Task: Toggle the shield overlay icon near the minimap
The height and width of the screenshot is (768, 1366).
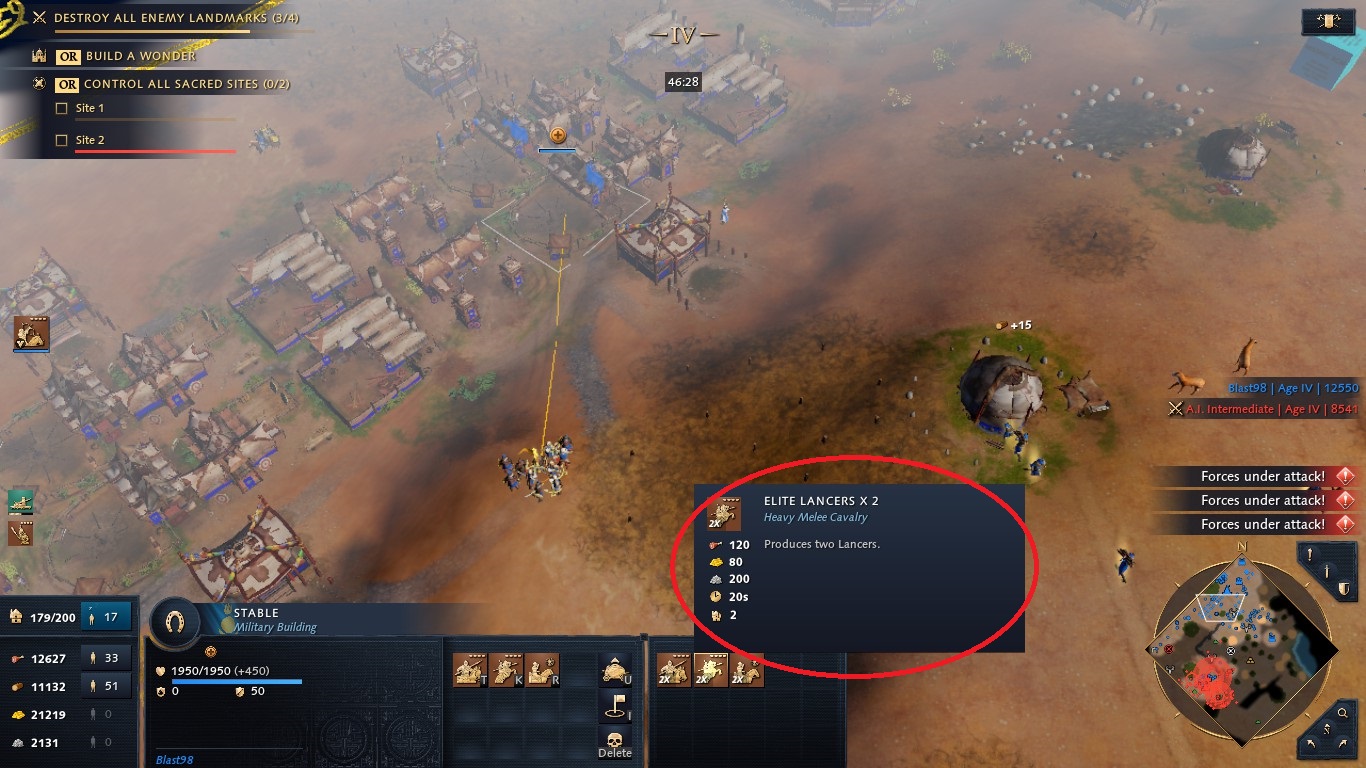Action: click(1344, 589)
